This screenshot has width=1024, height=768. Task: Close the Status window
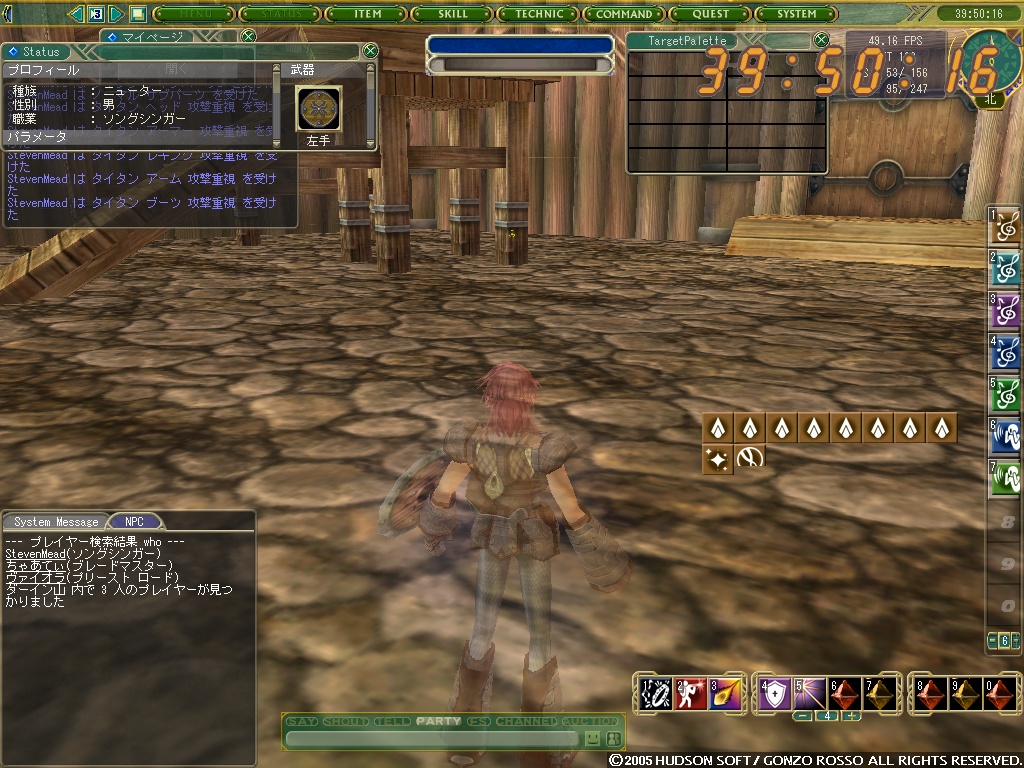370,51
